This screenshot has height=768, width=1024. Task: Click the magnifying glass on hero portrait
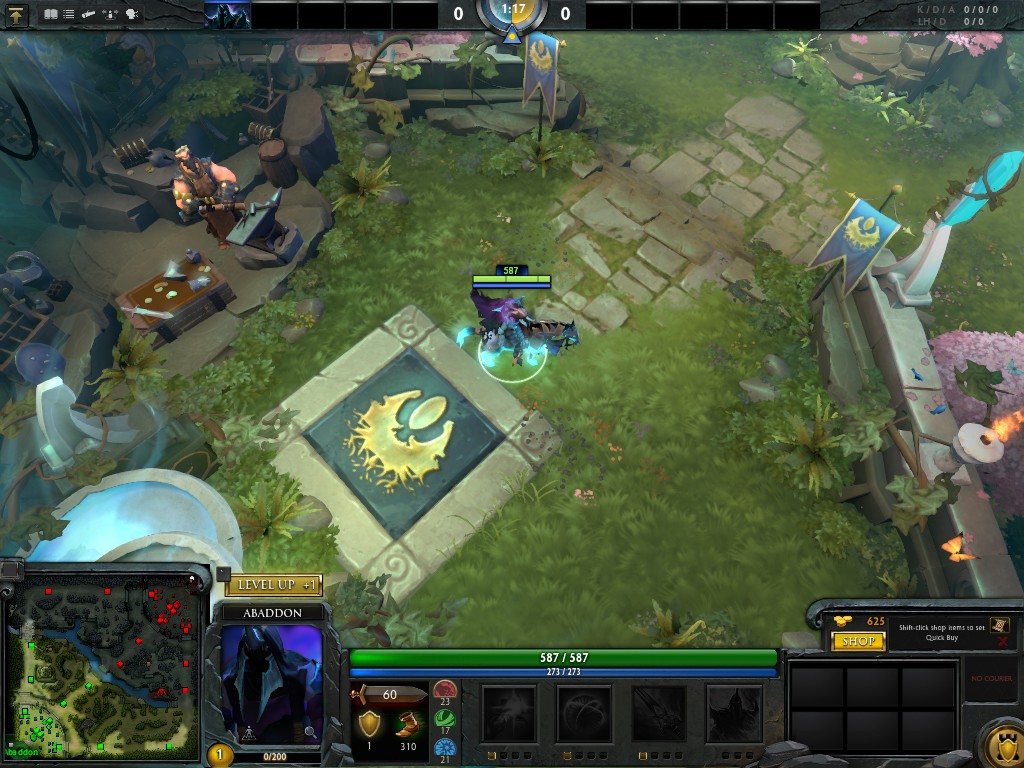[310, 733]
